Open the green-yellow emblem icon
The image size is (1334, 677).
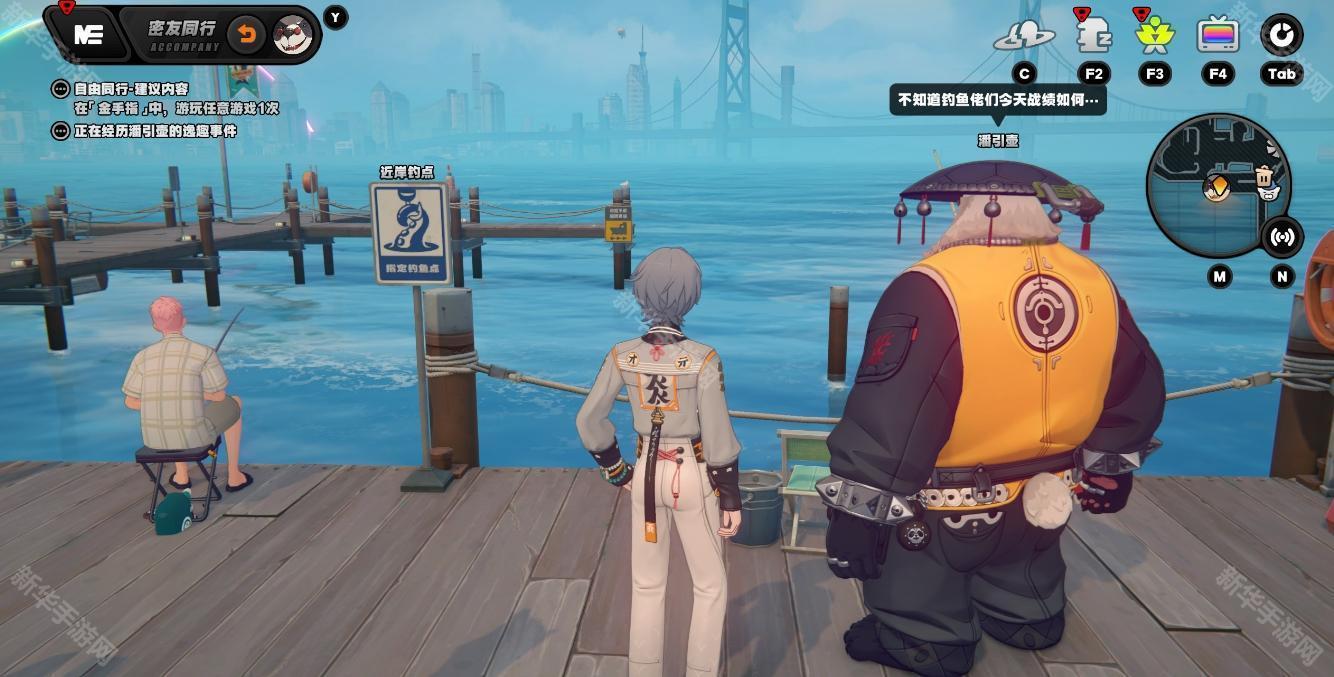(x=1155, y=36)
